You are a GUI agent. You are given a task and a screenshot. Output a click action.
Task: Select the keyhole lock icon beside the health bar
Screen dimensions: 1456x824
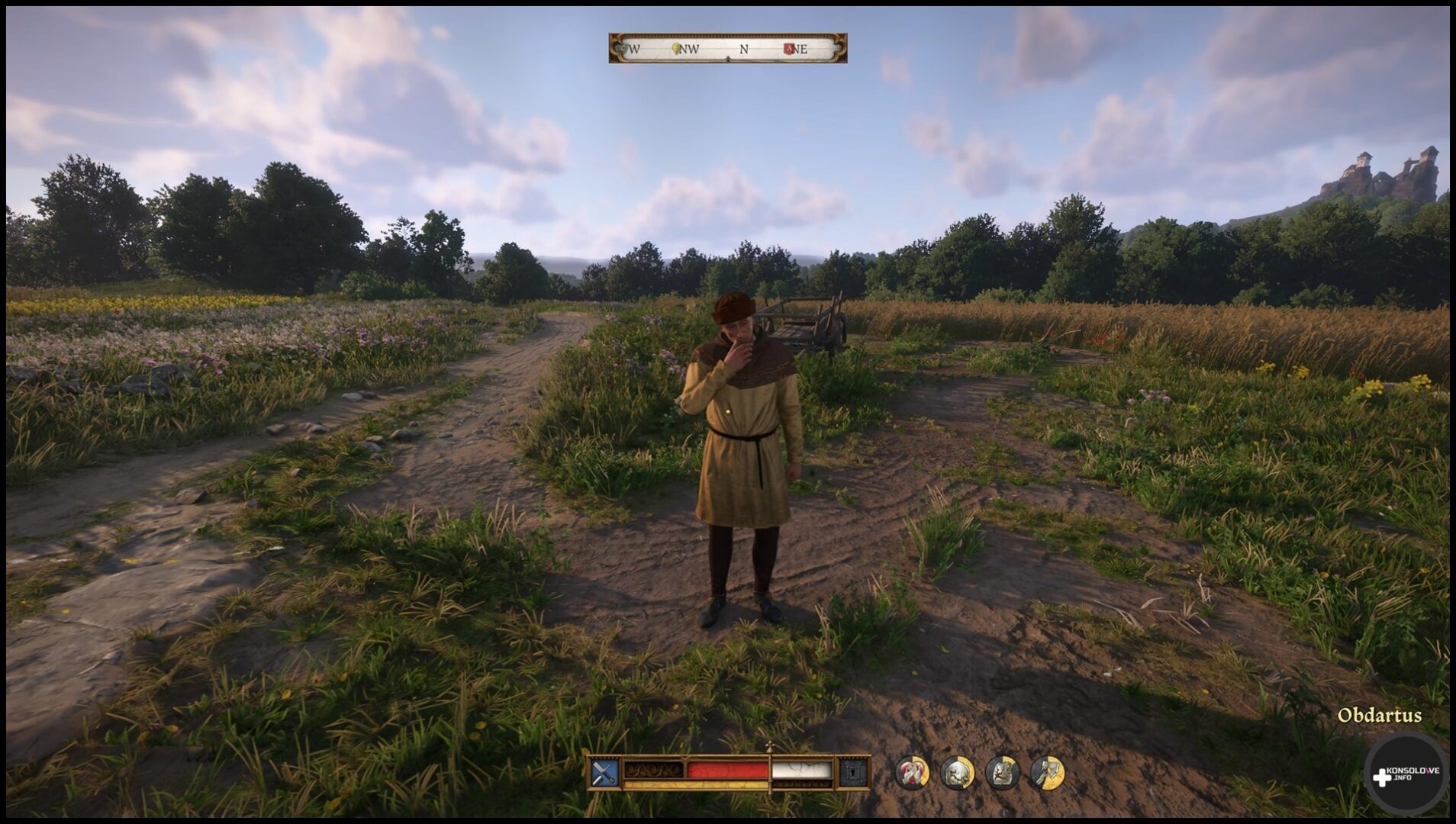click(x=852, y=774)
